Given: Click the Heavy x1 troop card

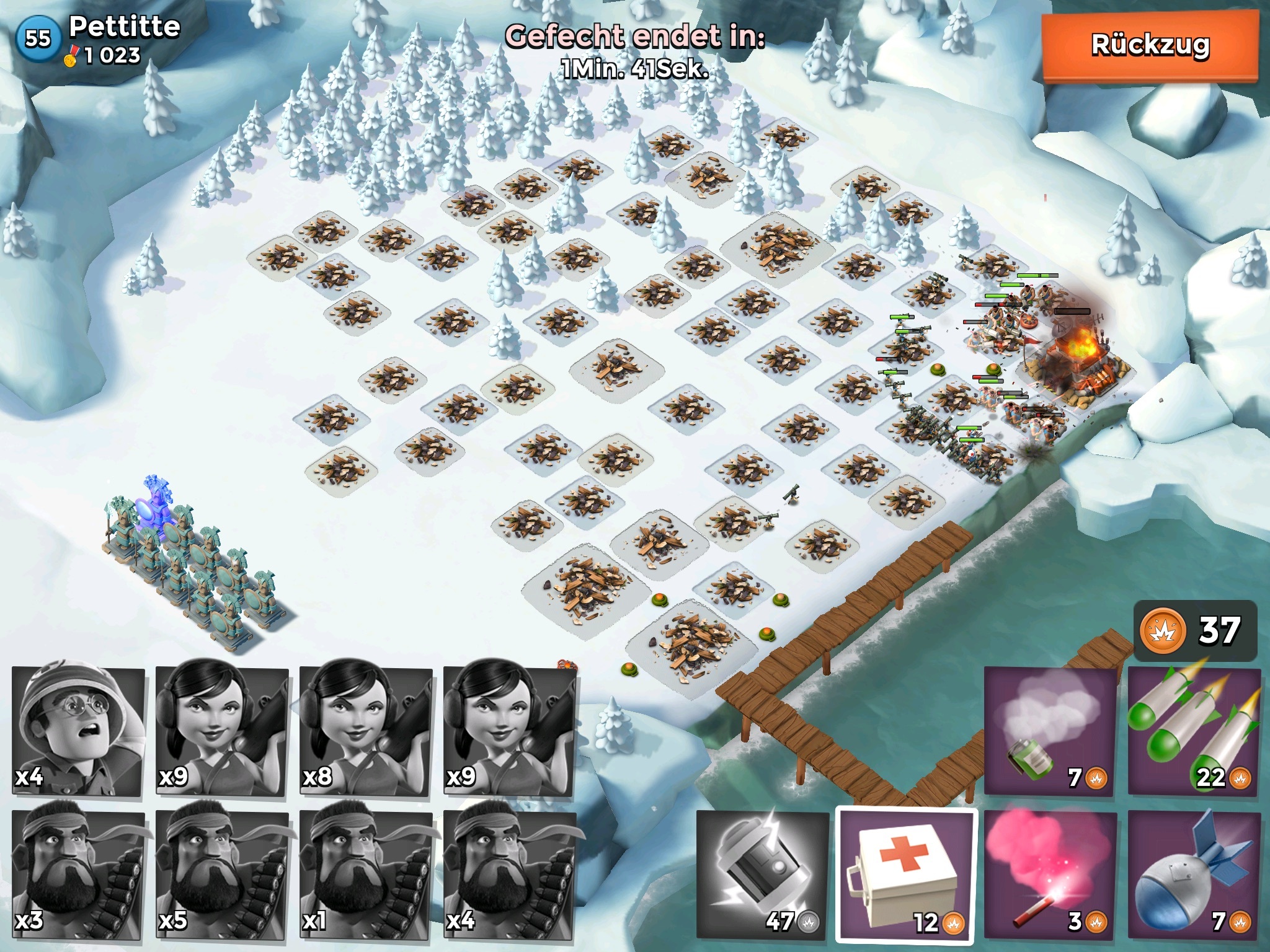Looking at the screenshot, I should (x=366, y=874).
